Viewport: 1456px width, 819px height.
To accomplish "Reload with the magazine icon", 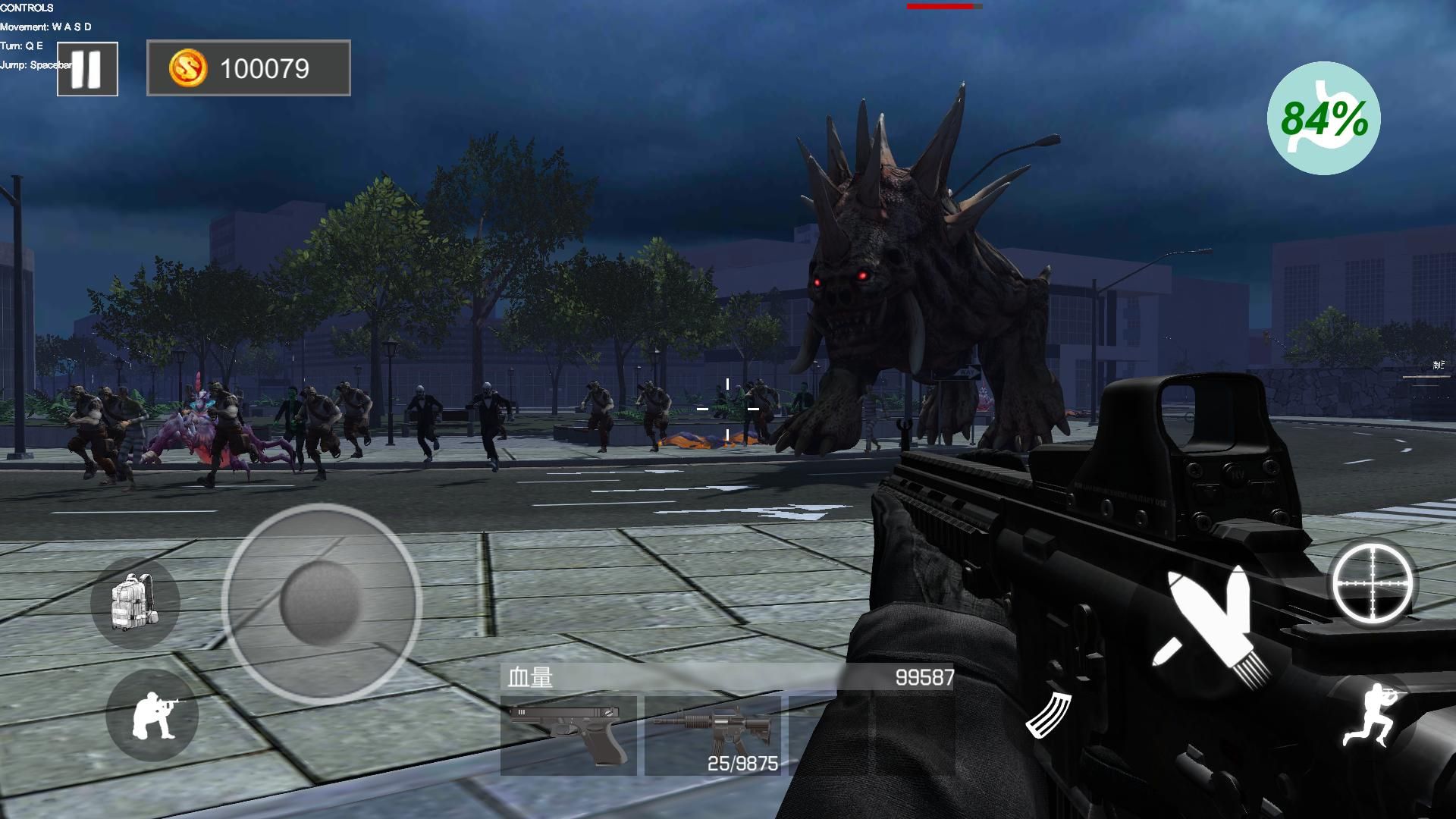I will [1049, 714].
